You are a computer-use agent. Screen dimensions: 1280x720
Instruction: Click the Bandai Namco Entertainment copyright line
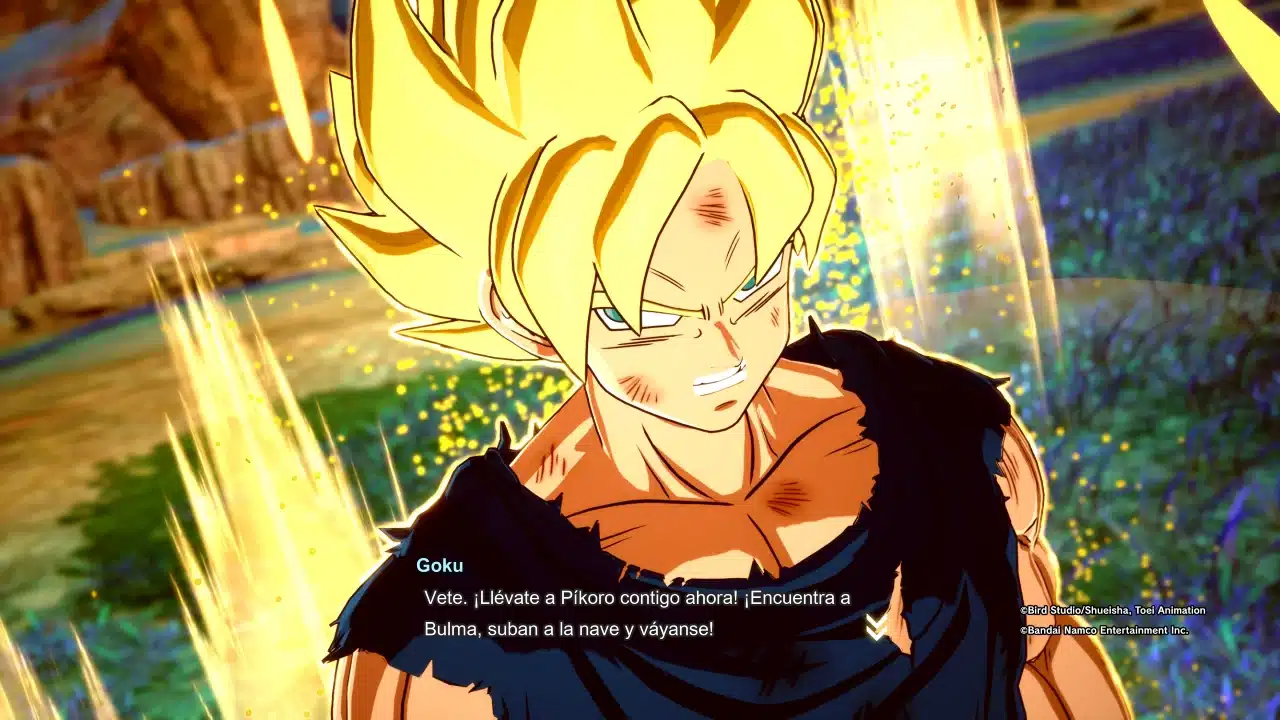[x=1104, y=631]
